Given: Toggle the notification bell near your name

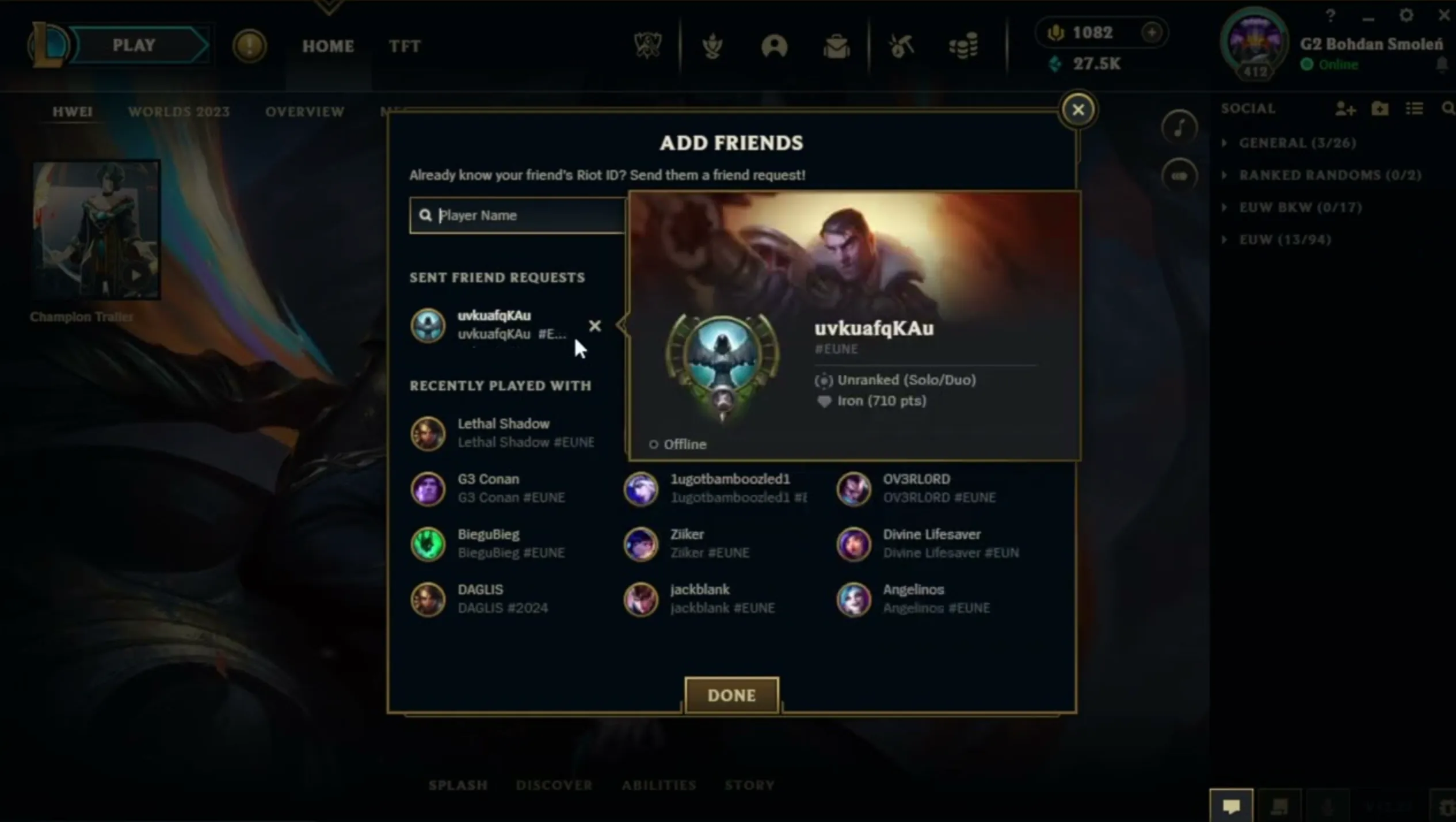Looking at the screenshot, I should pyautogui.click(x=1442, y=64).
